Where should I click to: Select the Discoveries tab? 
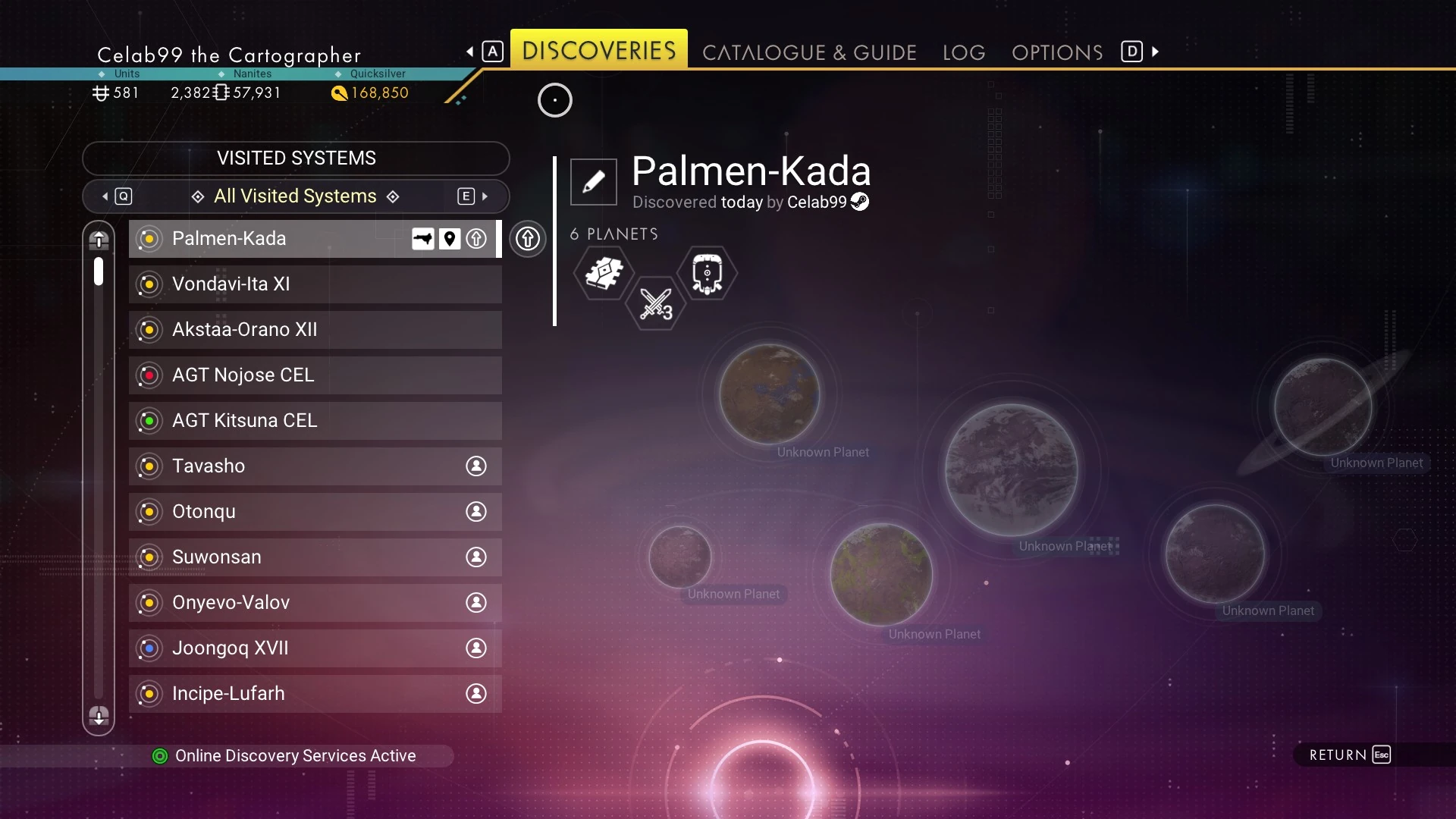coord(598,51)
